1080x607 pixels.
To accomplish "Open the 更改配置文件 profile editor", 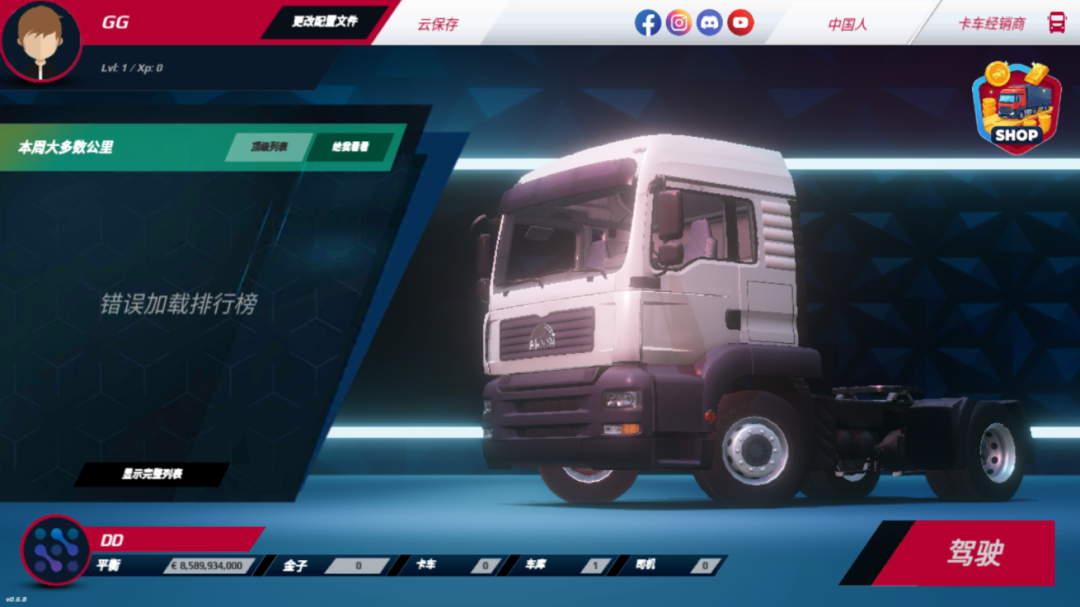I will point(324,21).
